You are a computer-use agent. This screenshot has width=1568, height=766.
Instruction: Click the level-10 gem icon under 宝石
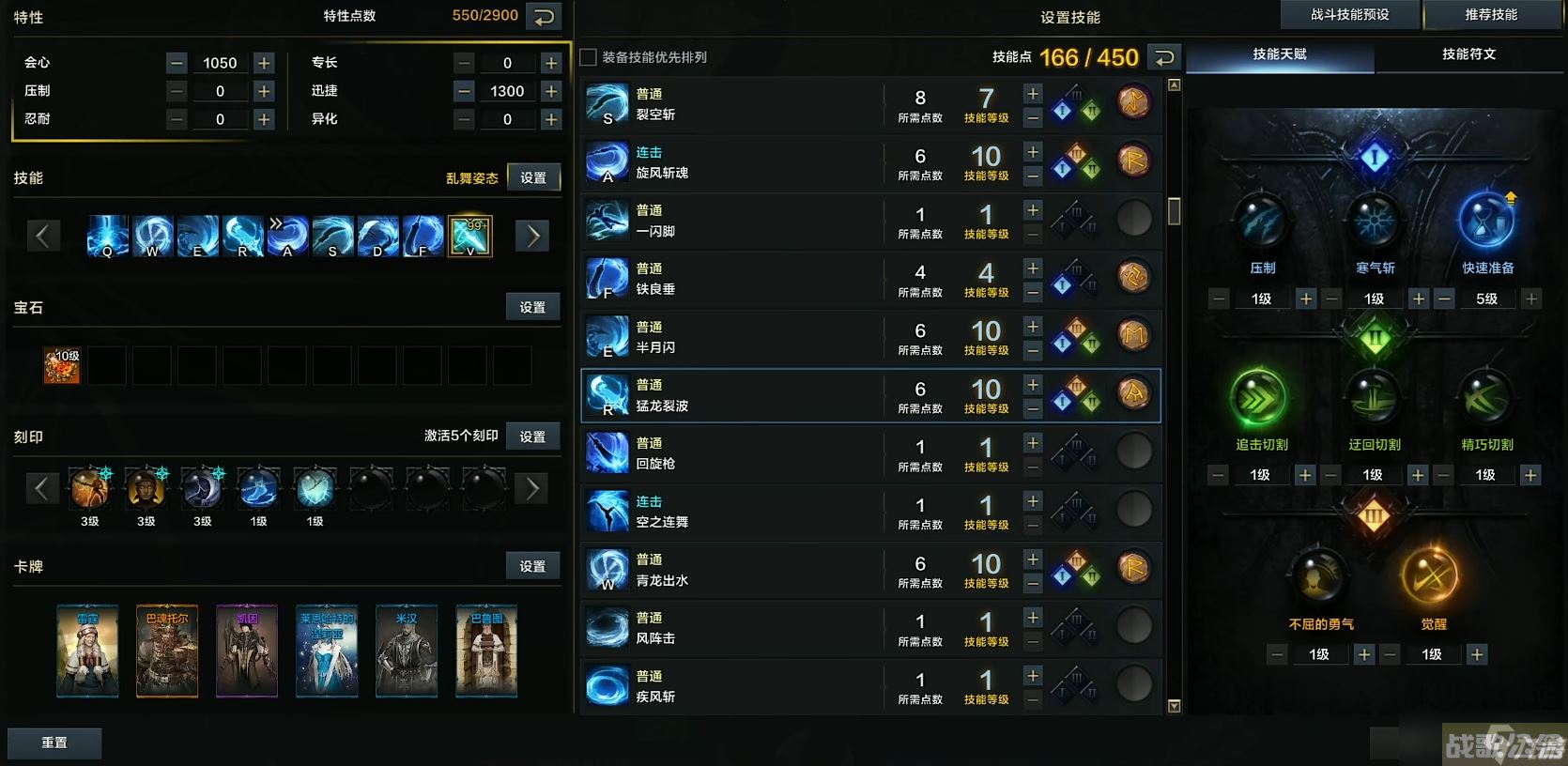click(61, 365)
